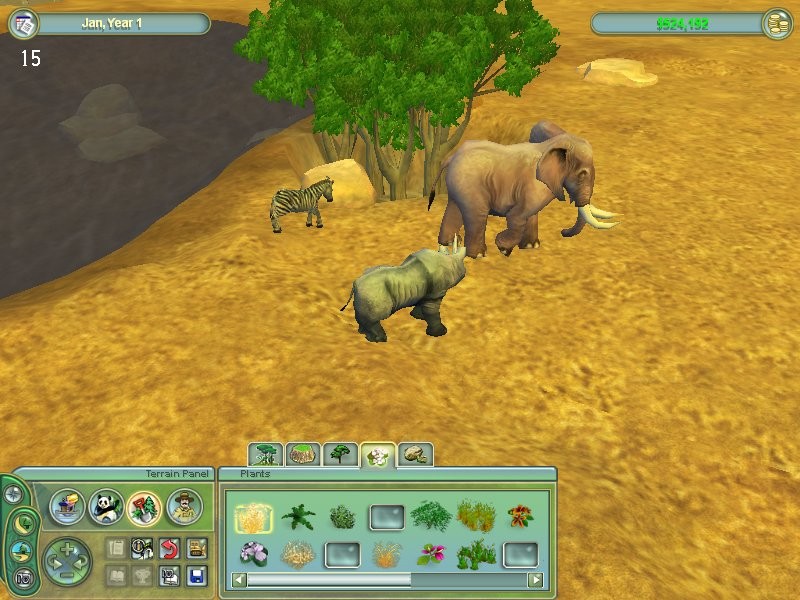Viewport: 800px width, 600px height.
Task: Click the calendar icon beside the date
Action: coord(22,23)
